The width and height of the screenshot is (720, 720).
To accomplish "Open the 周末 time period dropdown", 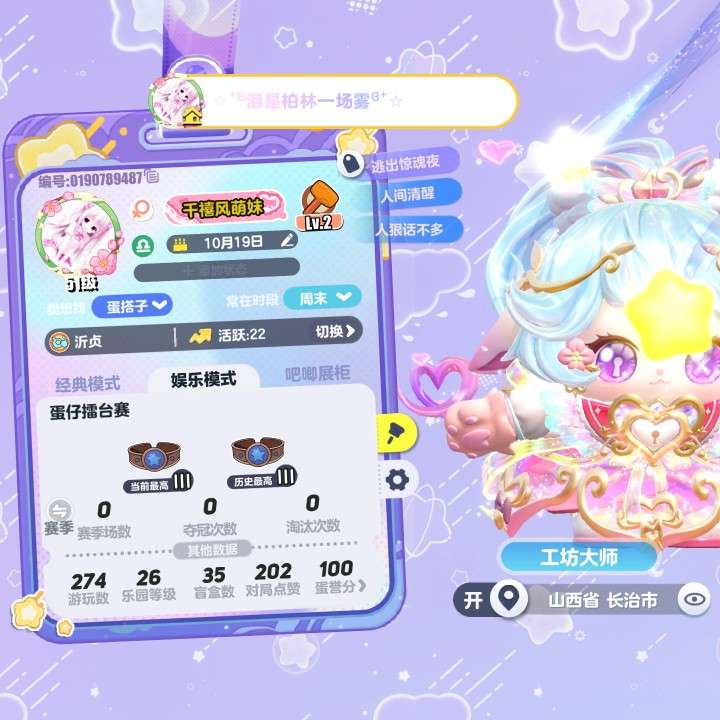I will pyautogui.click(x=322, y=297).
